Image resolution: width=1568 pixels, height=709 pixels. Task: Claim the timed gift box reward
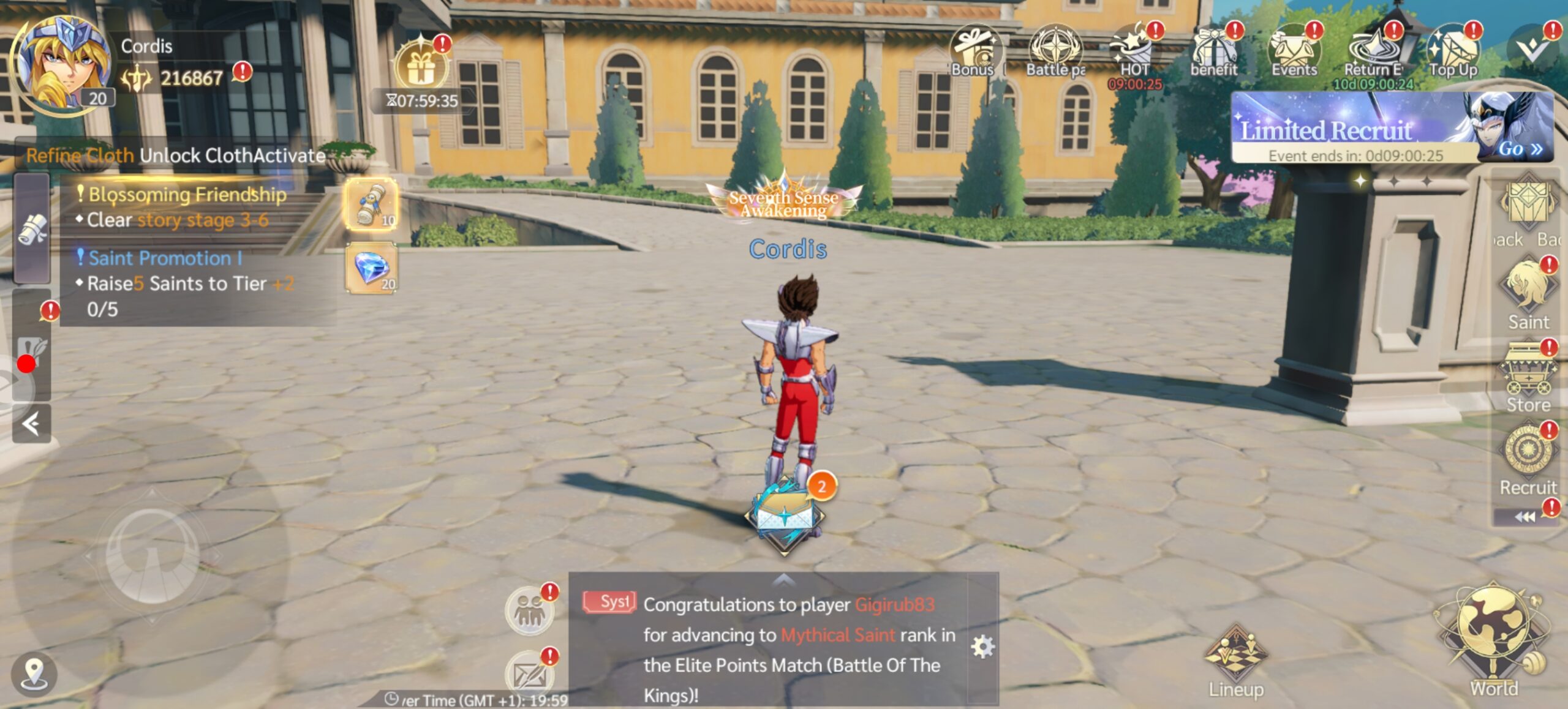pos(421,67)
